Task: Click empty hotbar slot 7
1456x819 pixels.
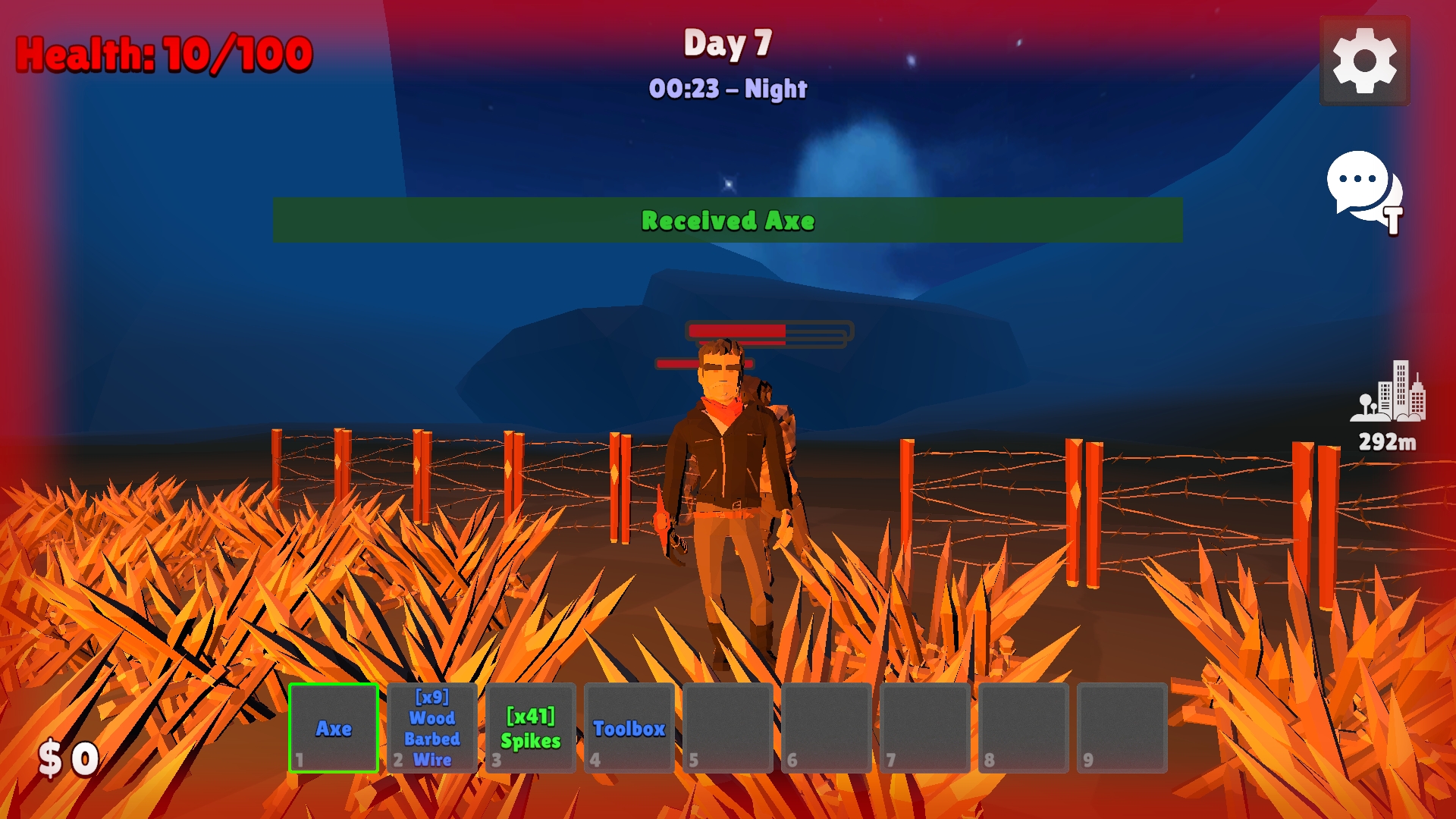Action: click(927, 729)
